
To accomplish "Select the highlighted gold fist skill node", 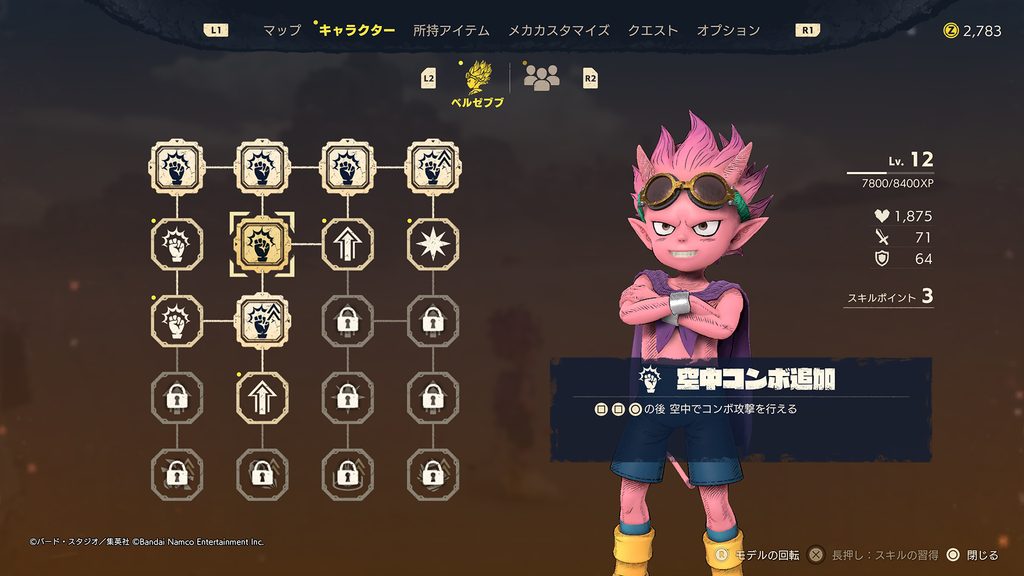I will (x=262, y=243).
